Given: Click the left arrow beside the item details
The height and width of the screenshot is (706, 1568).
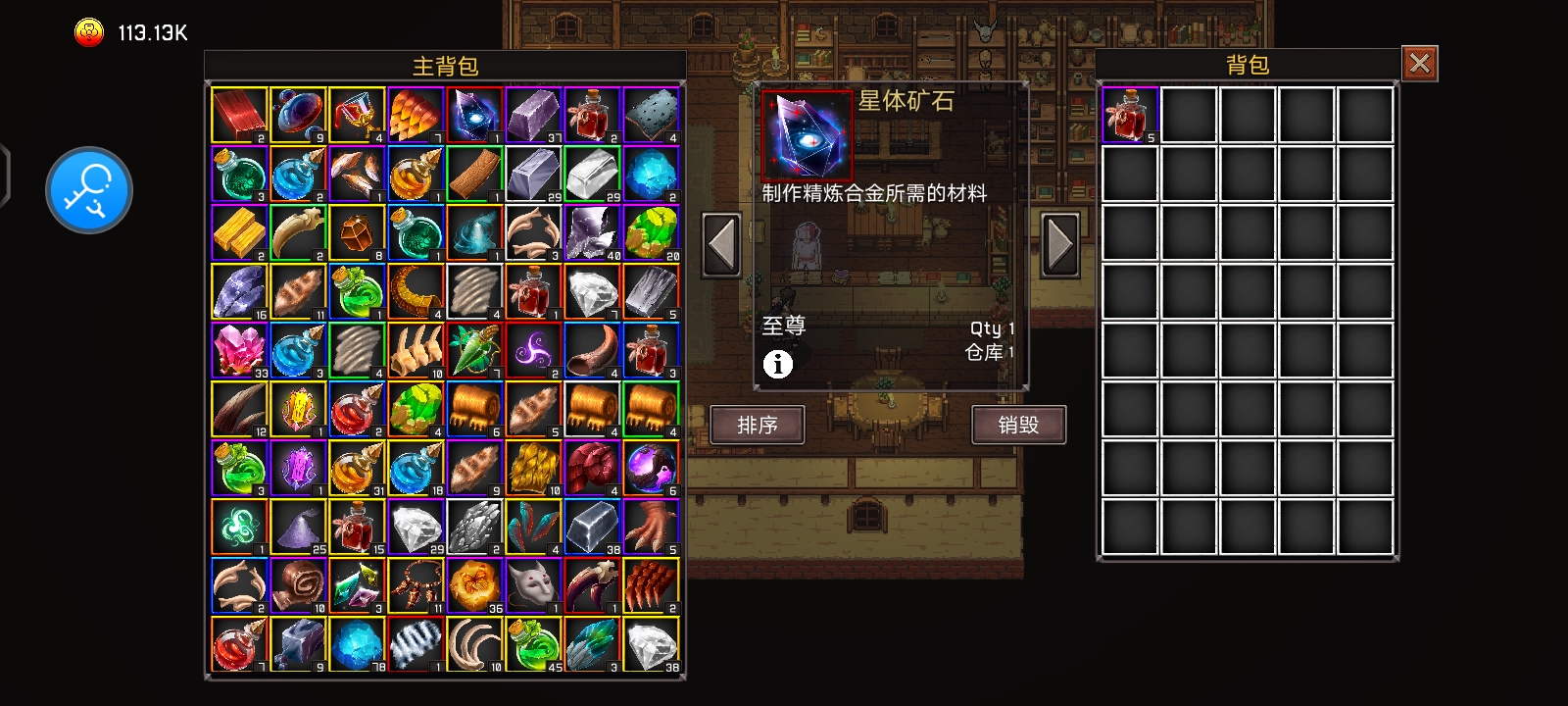Looking at the screenshot, I should point(721,244).
